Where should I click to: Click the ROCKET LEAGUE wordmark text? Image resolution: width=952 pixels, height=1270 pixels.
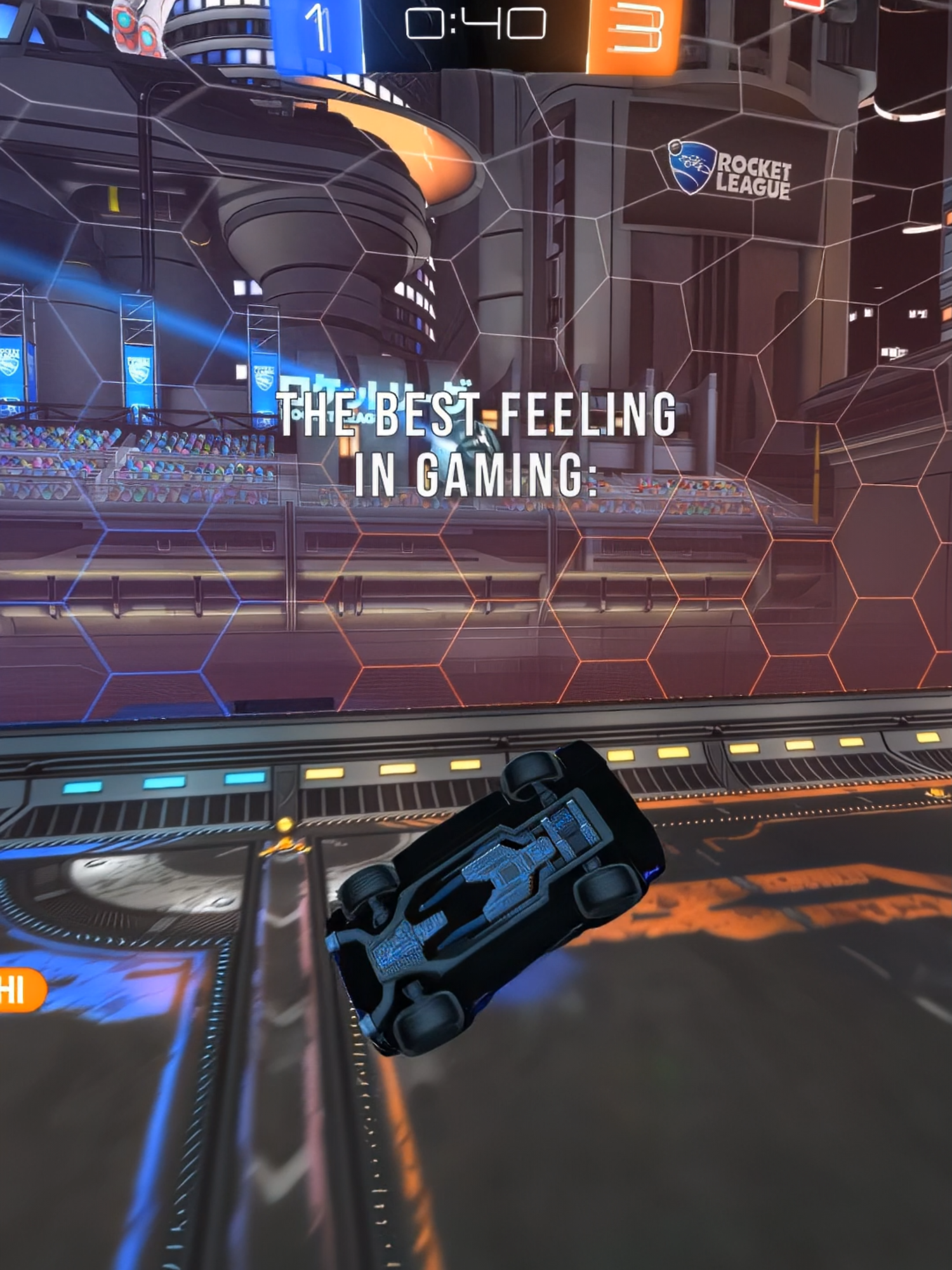pos(755,173)
